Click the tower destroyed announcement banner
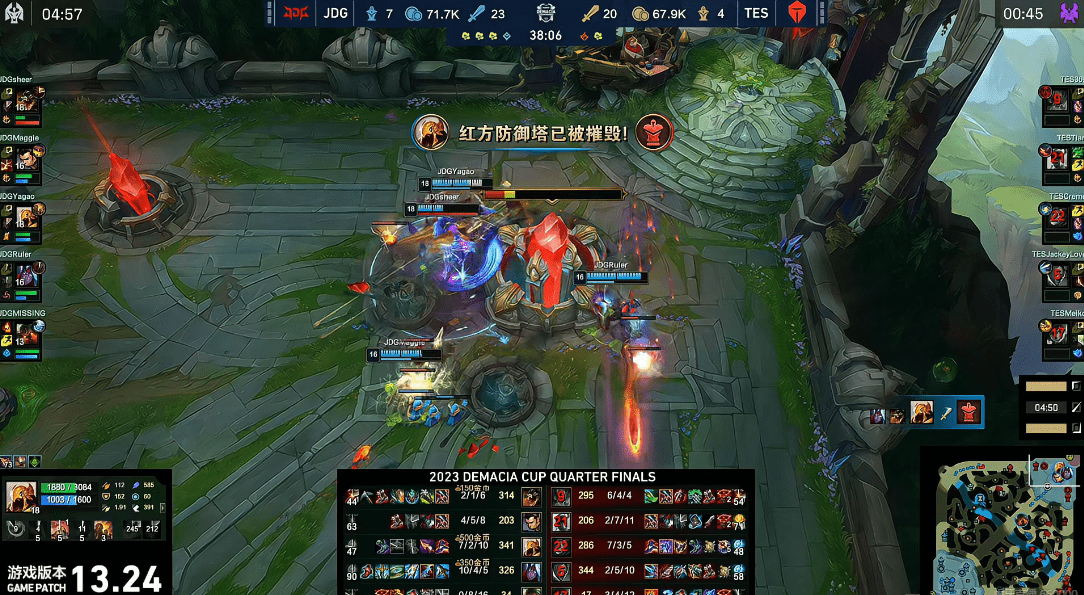Screen dimensions: 1084x595 coord(543,132)
